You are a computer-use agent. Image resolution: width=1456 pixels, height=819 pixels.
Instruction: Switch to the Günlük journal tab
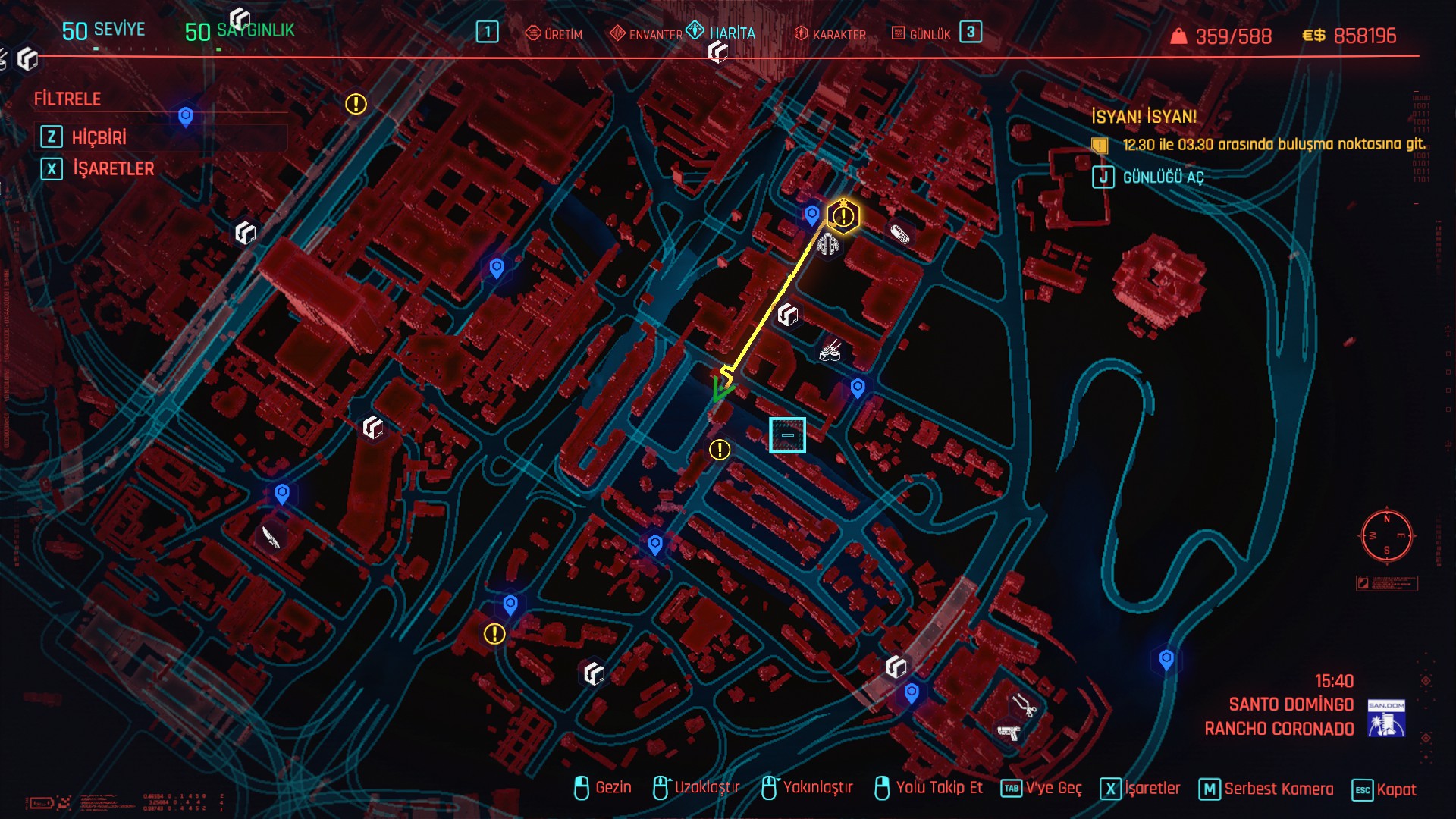(x=921, y=34)
